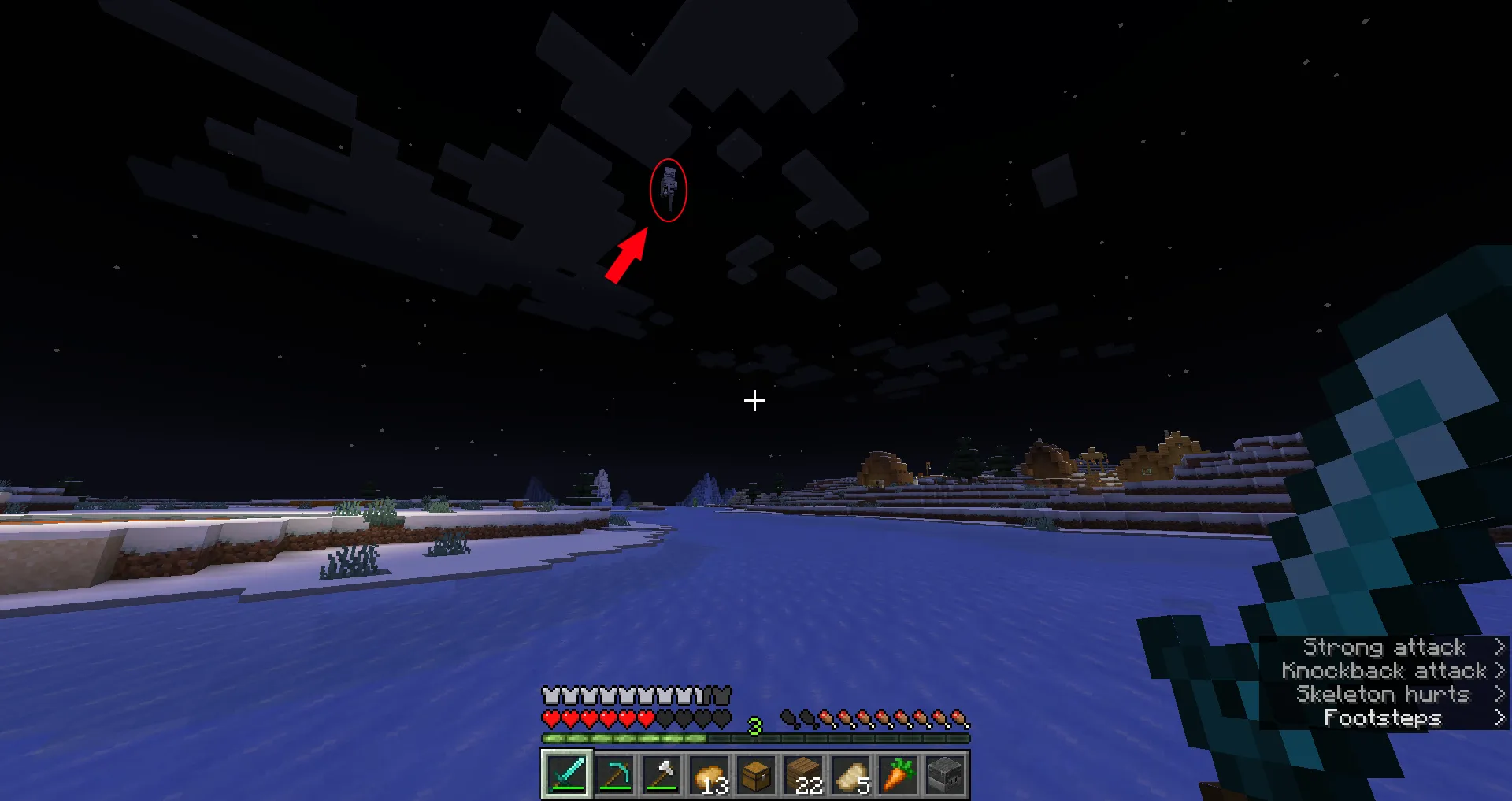Select the bread stack of 5
Screen dimensions: 1512x801
[x=850, y=773]
